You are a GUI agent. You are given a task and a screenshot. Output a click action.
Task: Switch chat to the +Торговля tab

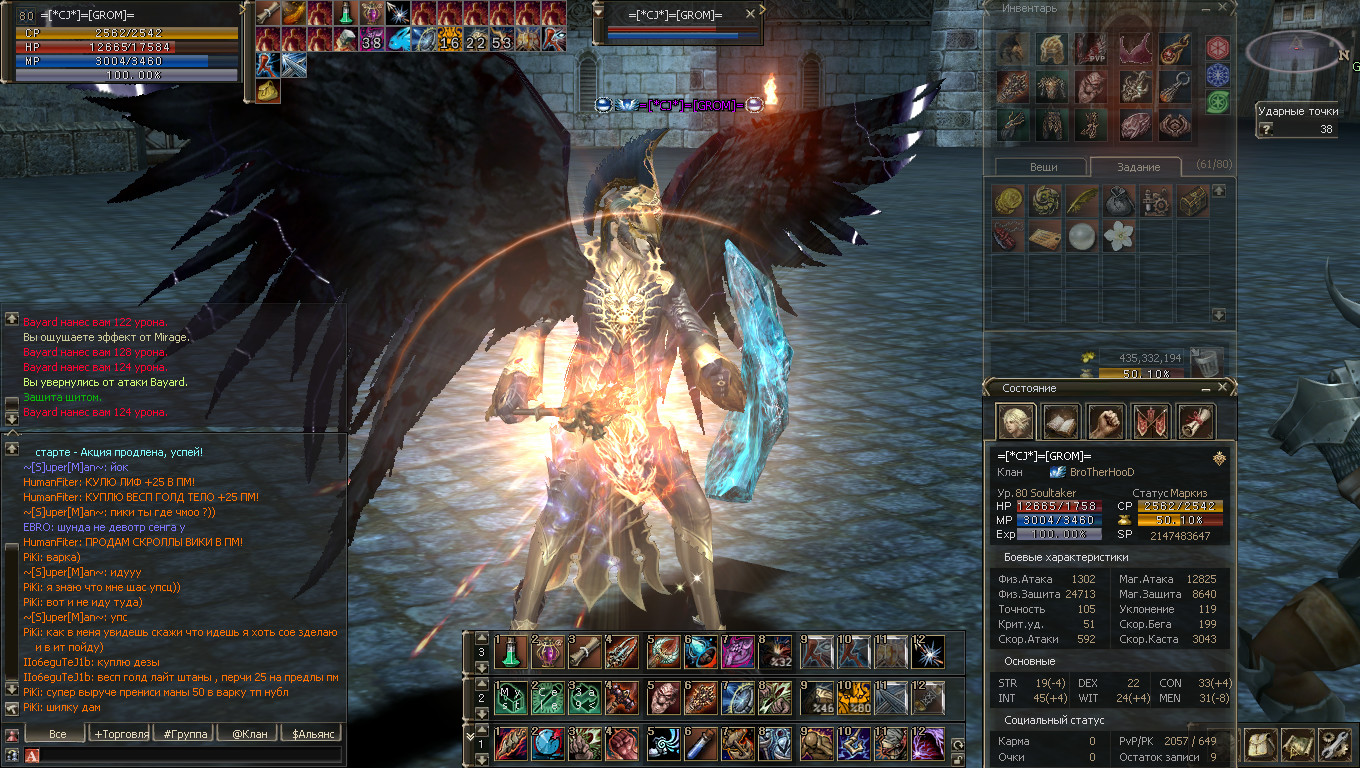click(121, 734)
